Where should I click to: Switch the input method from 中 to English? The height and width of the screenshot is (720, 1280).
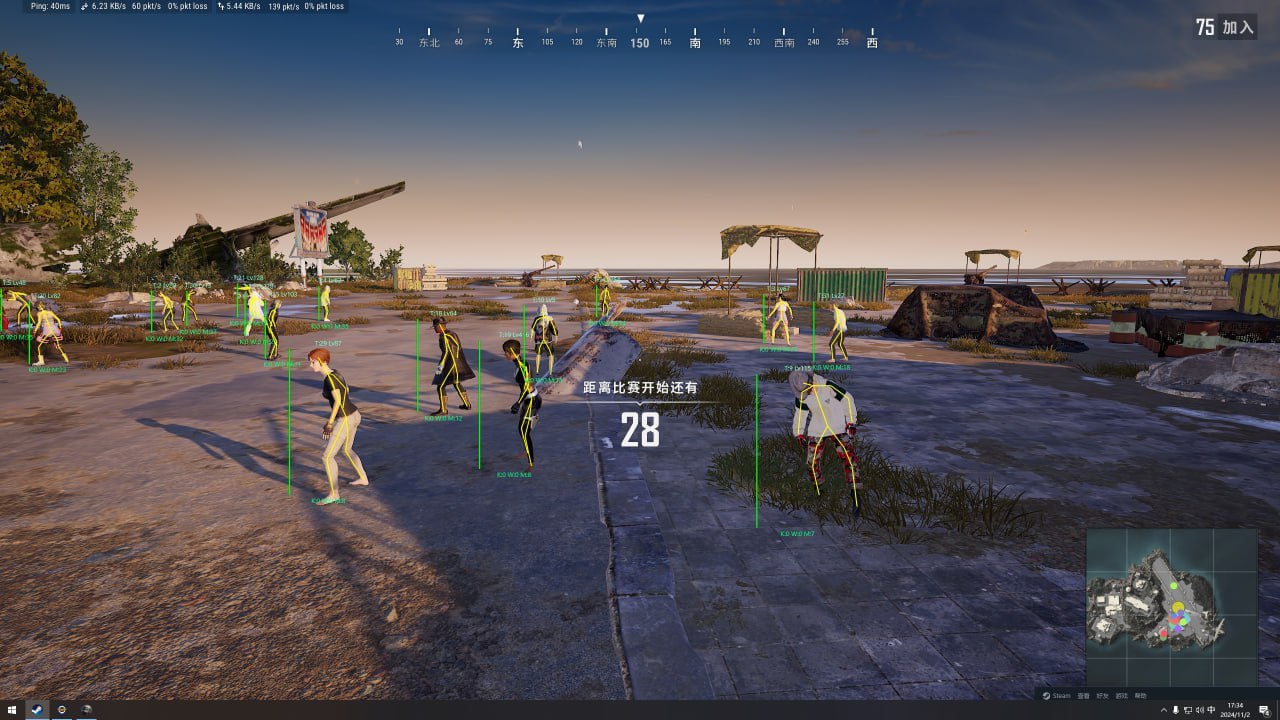point(1212,710)
